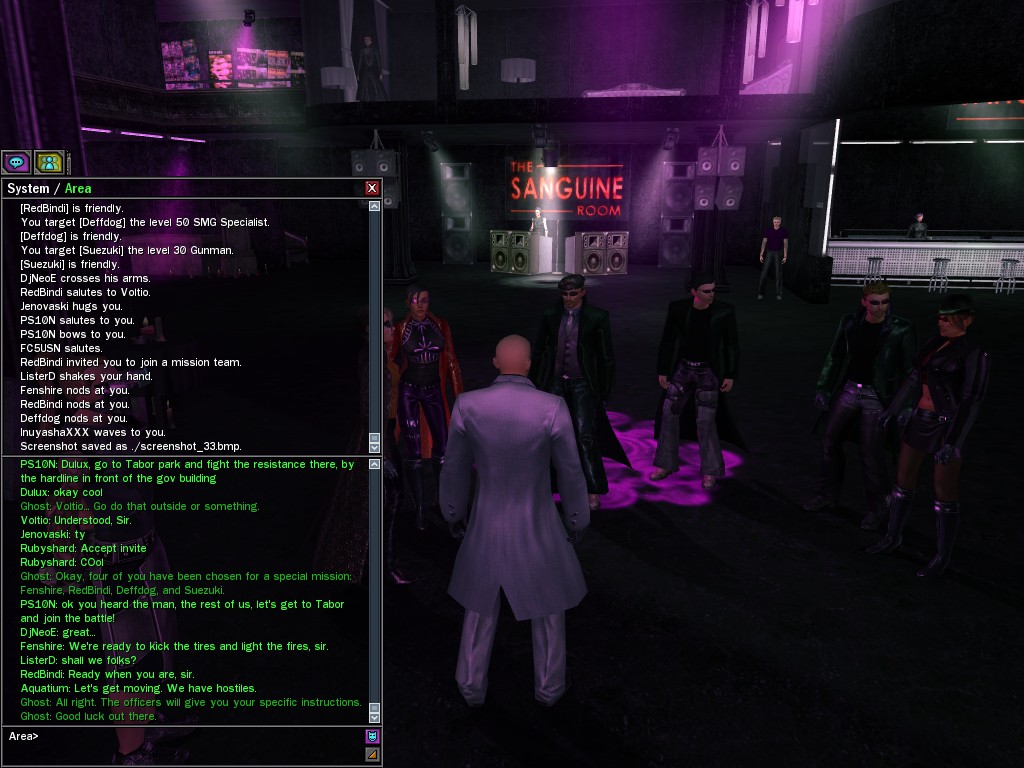Click the System log scroll-up arrow
1024x768 pixels.
[x=374, y=206]
